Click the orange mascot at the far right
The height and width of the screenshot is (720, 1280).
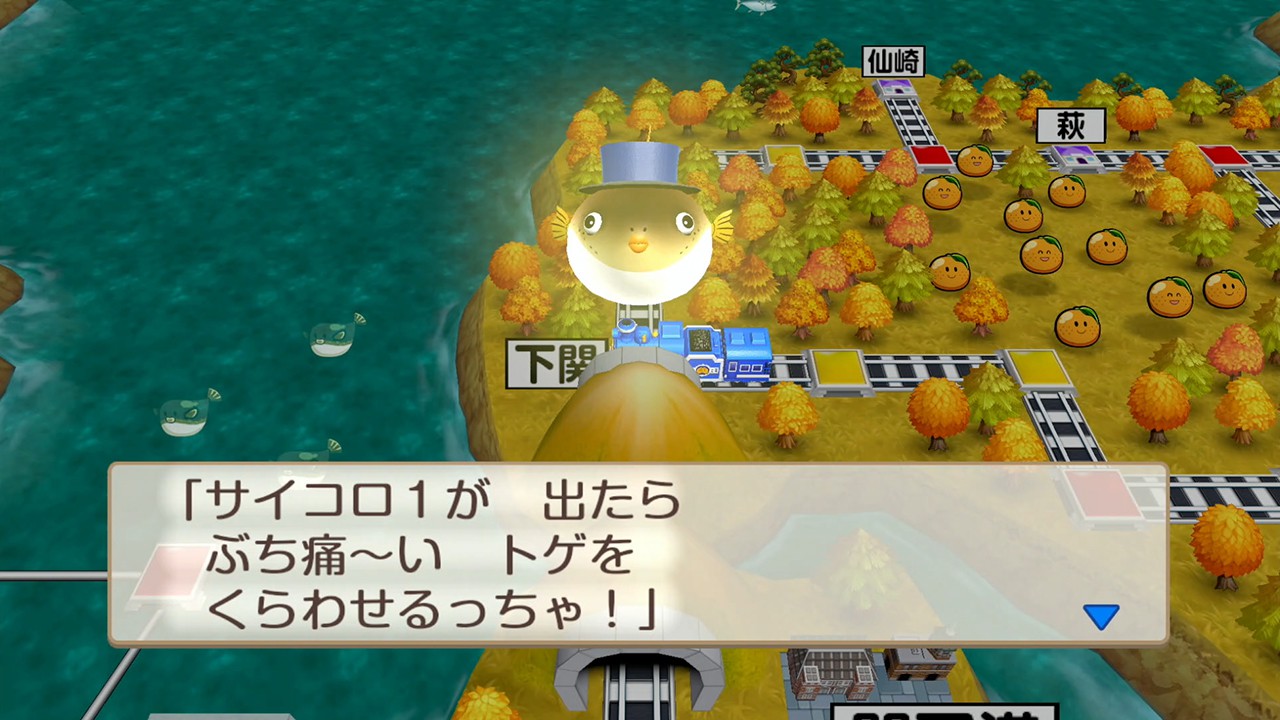pyautogui.click(x=1225, y=290)
